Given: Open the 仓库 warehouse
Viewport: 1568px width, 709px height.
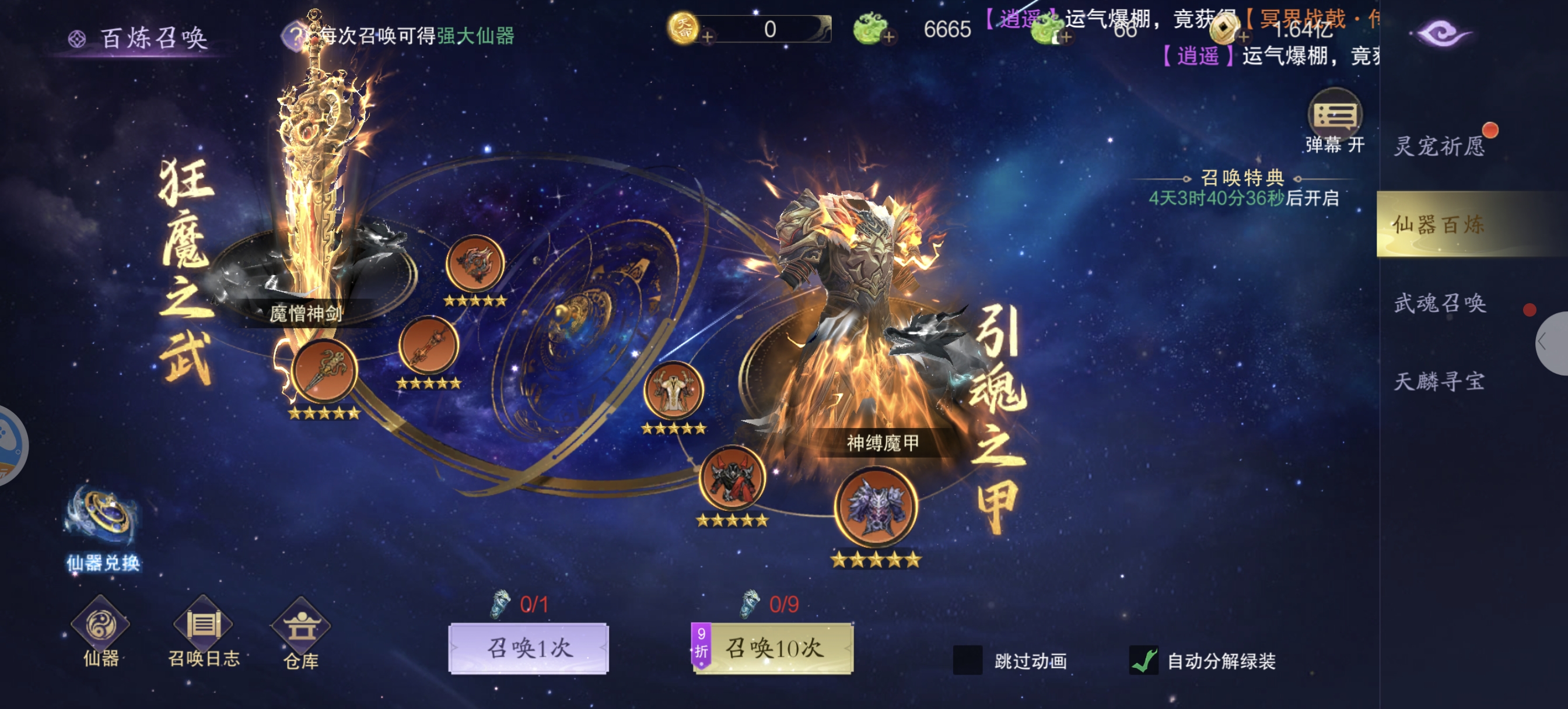Looking at the screenshot, I should coord(300,633).
